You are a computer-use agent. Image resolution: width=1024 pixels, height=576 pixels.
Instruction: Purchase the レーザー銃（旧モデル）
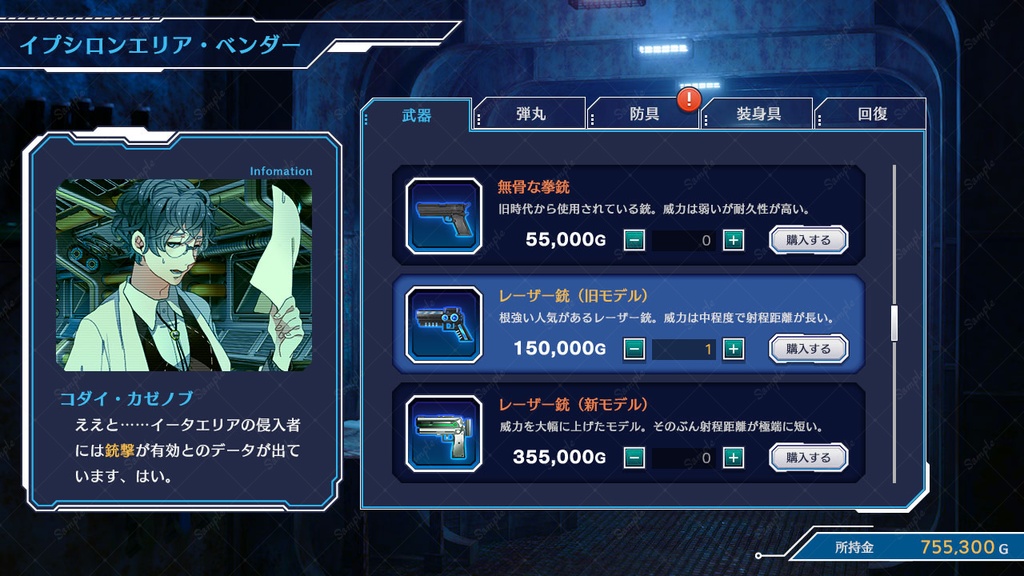pos(808,349)
